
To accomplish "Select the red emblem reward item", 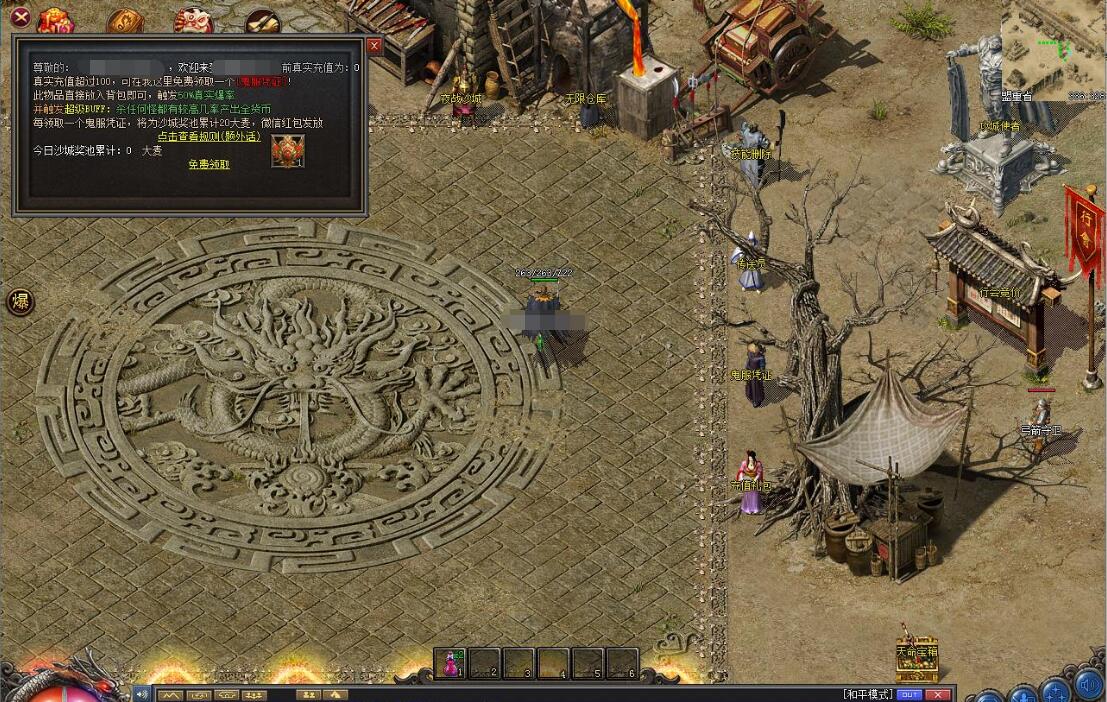I will tap(288, 151).
